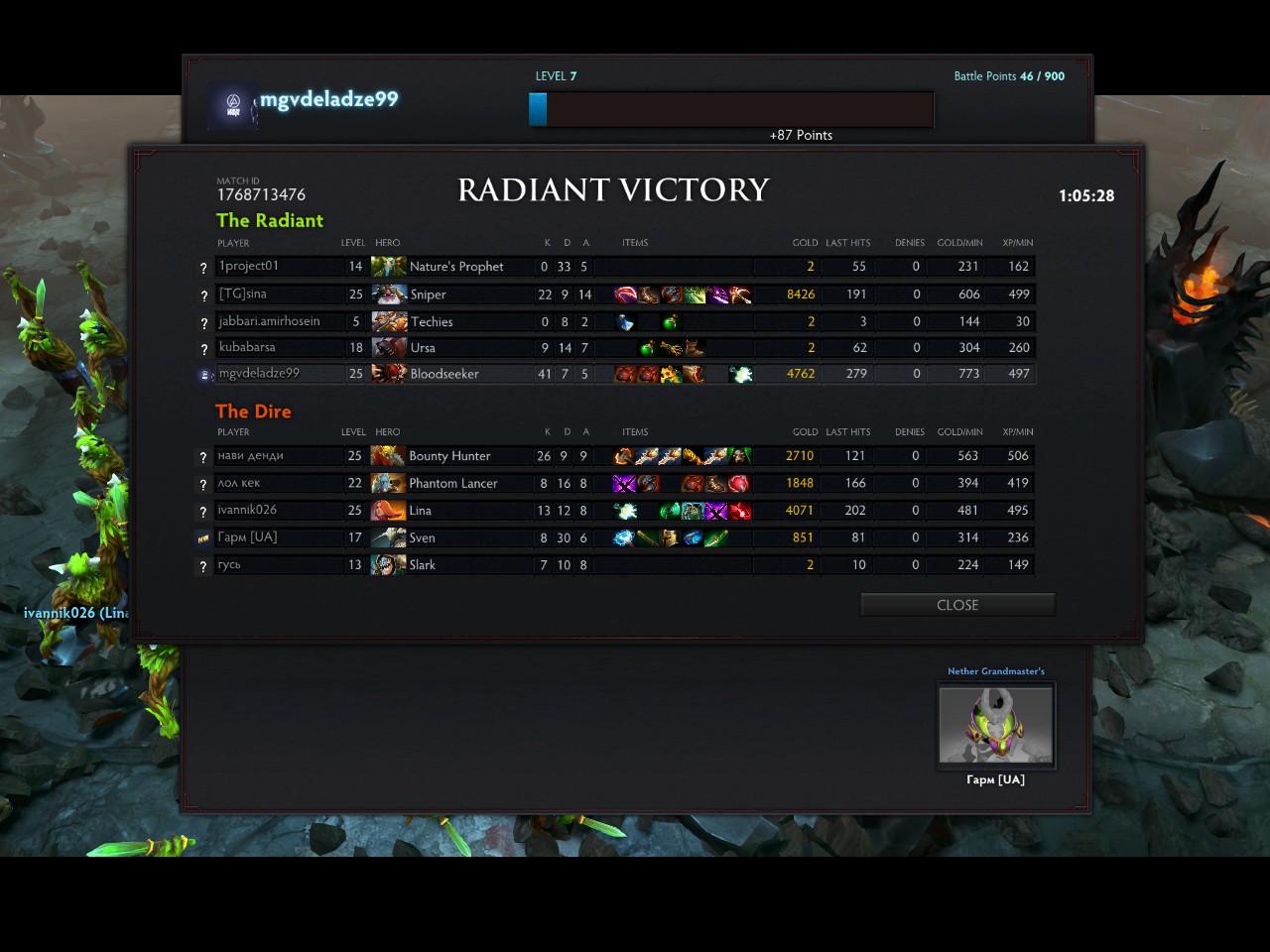Click player name 1project01
The height and width of the screenshot is (952, 1270).
(249, 266)
